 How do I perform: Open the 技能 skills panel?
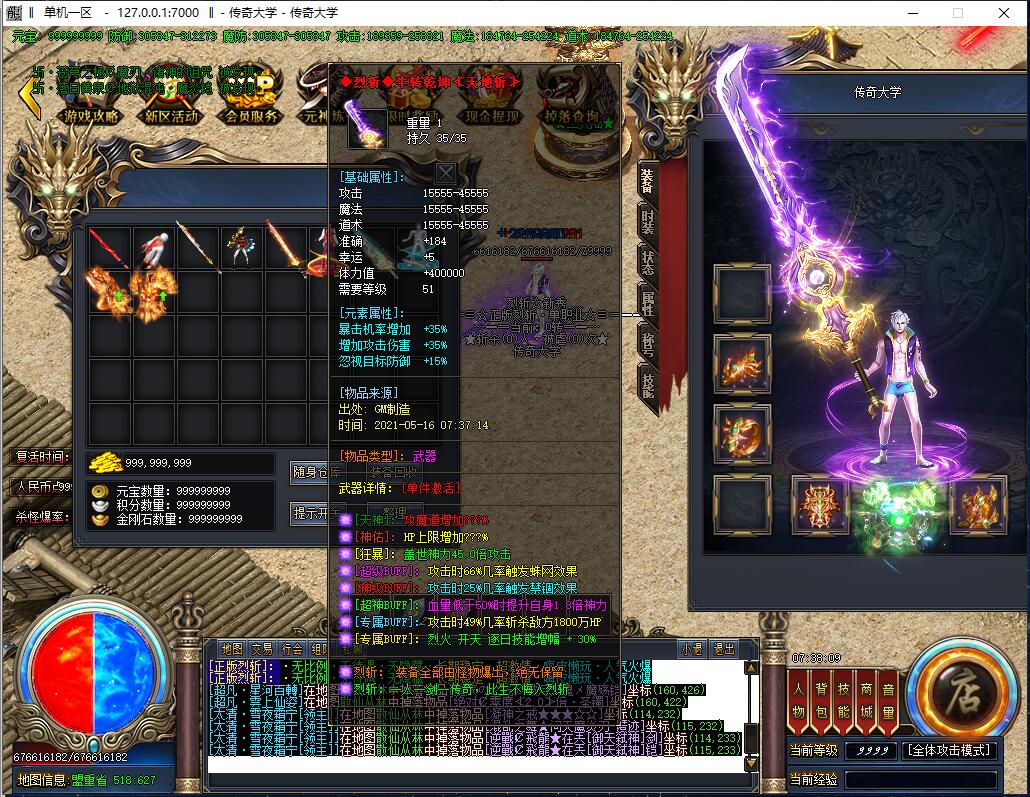843,699
